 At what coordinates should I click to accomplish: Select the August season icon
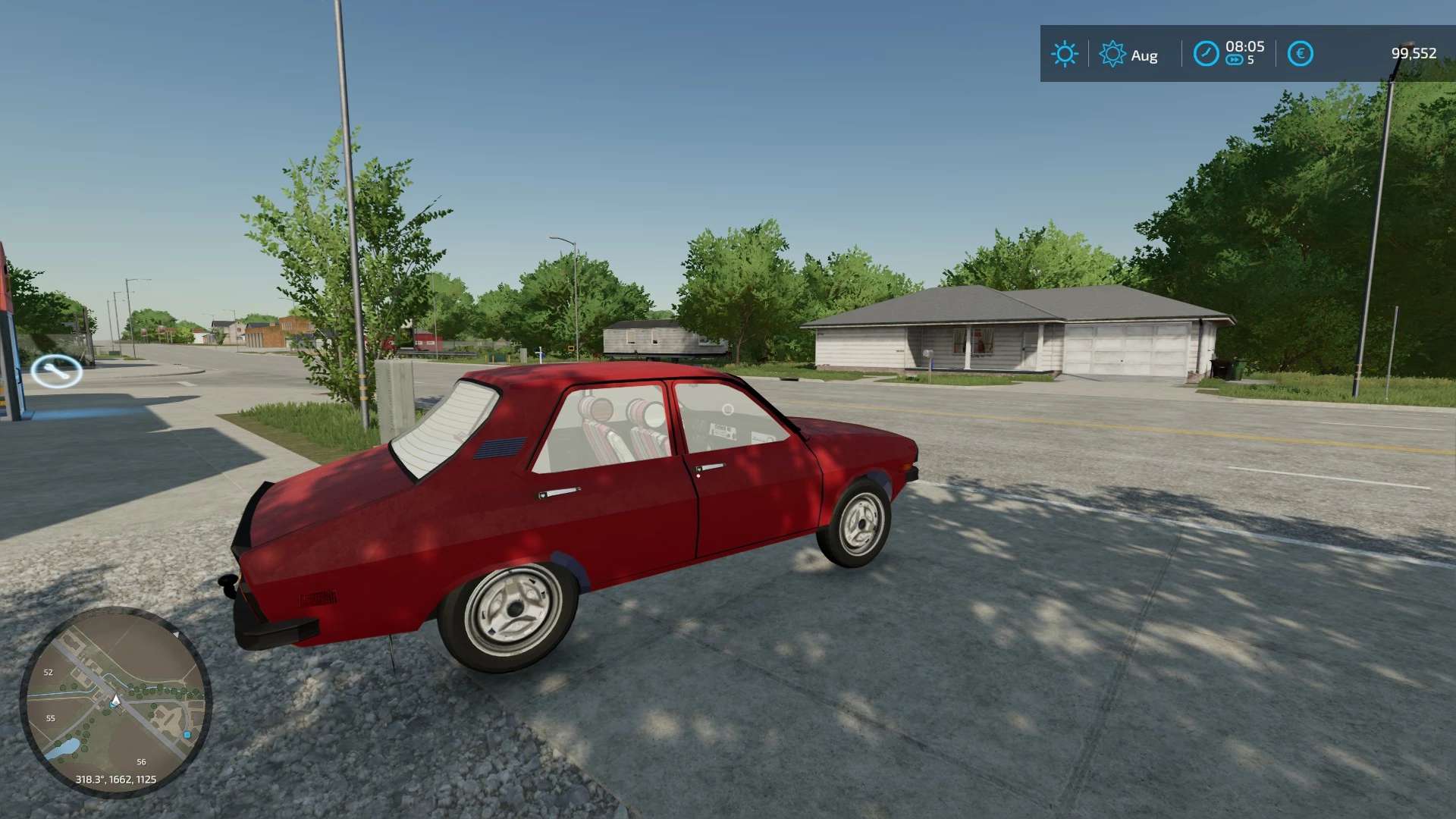coord(1112,54)
